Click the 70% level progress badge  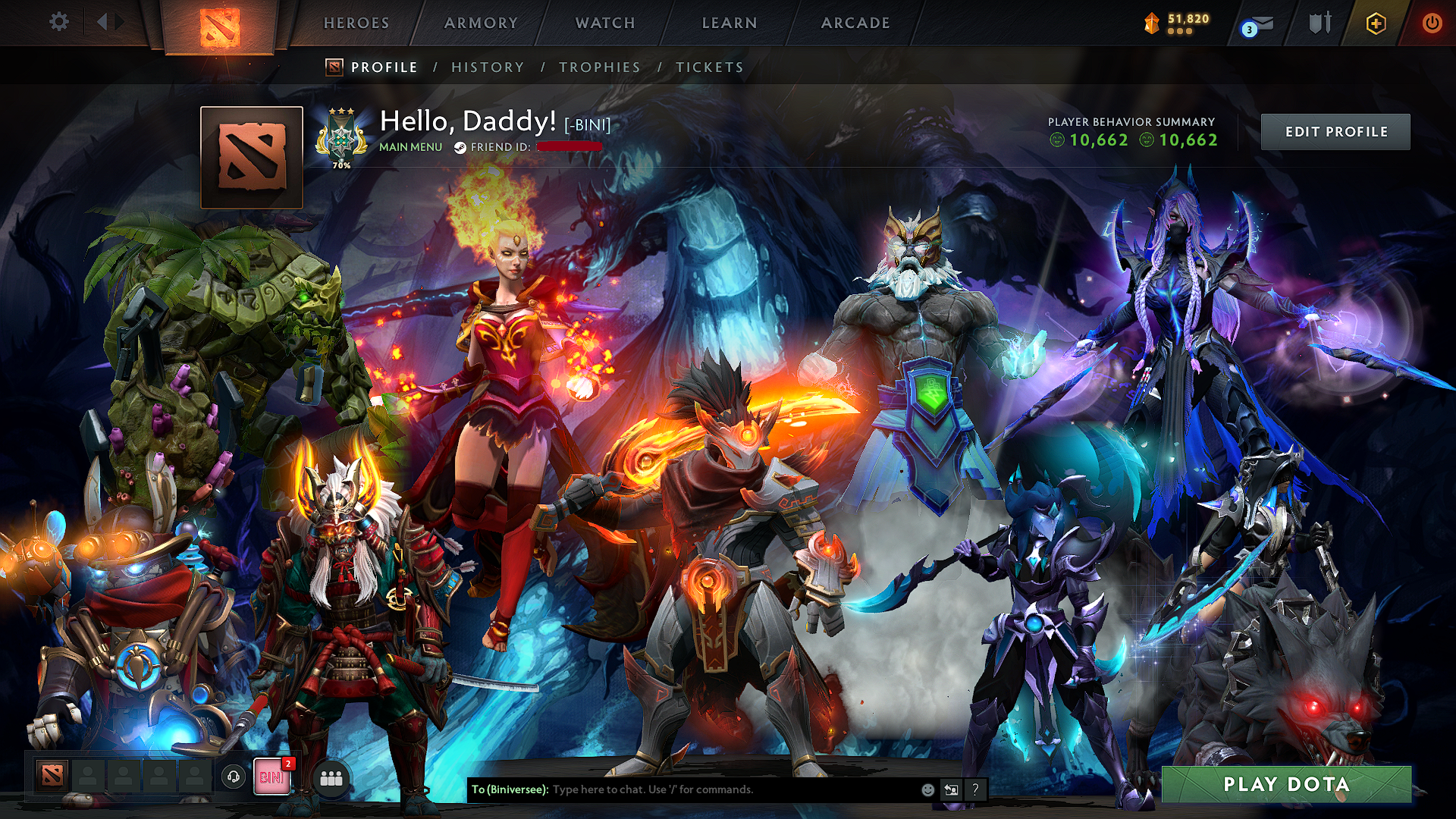coord(340,136)
